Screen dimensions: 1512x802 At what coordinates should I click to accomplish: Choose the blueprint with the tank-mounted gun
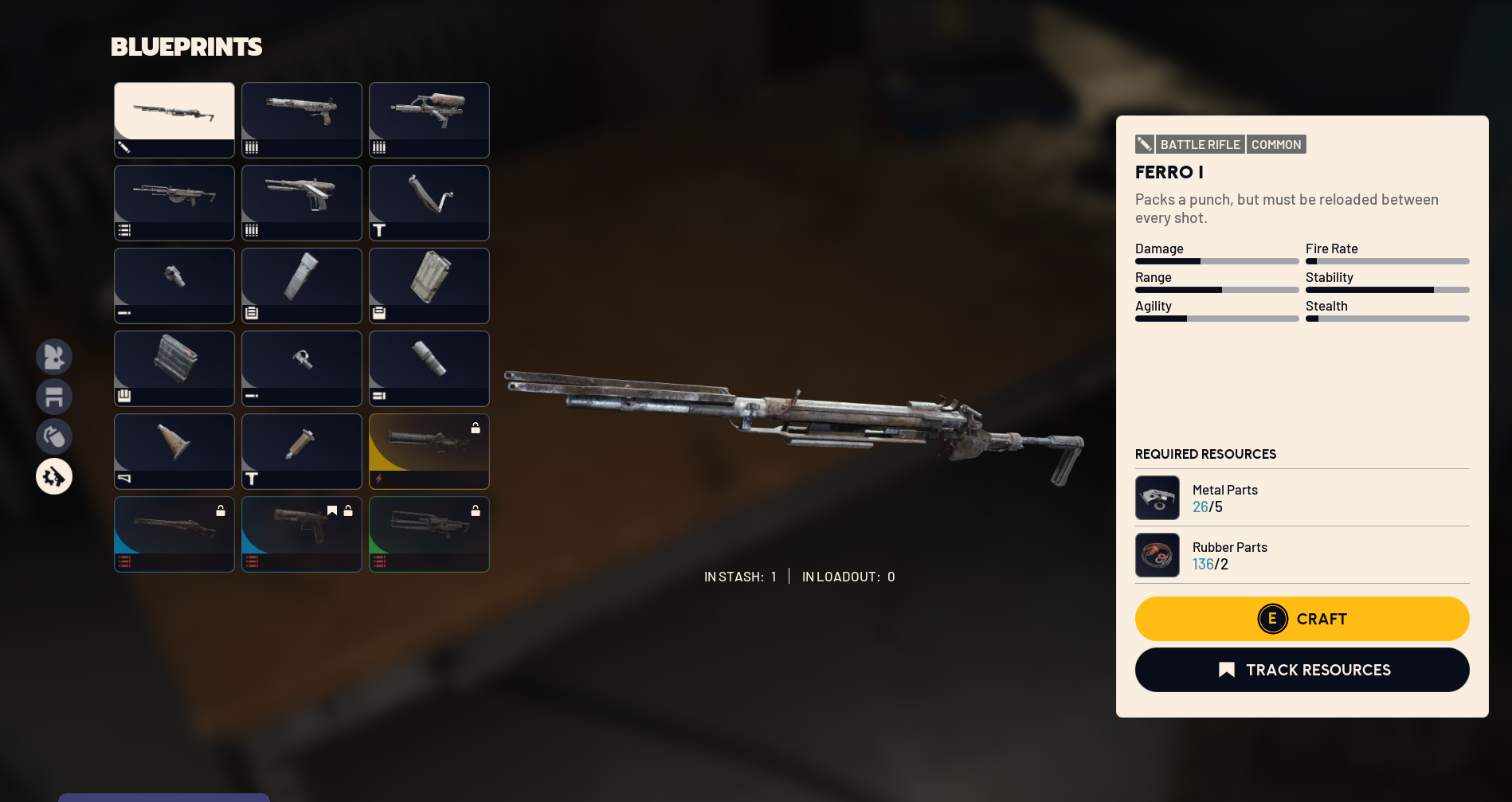pyautogui.click(x=429, y=119)
